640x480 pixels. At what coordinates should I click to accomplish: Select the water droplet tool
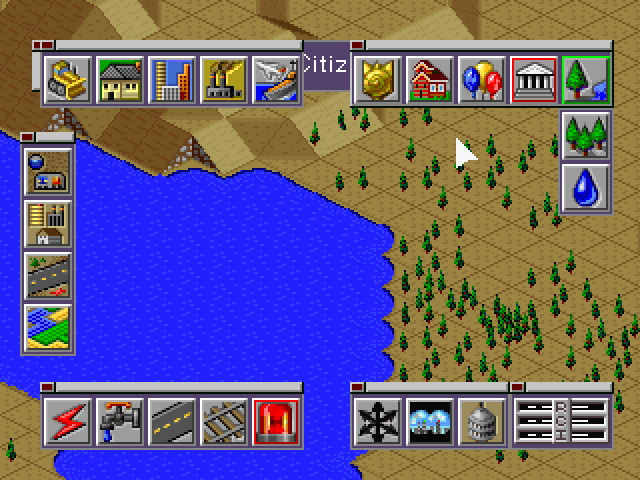pyautogui.click(x=587, y=187)
